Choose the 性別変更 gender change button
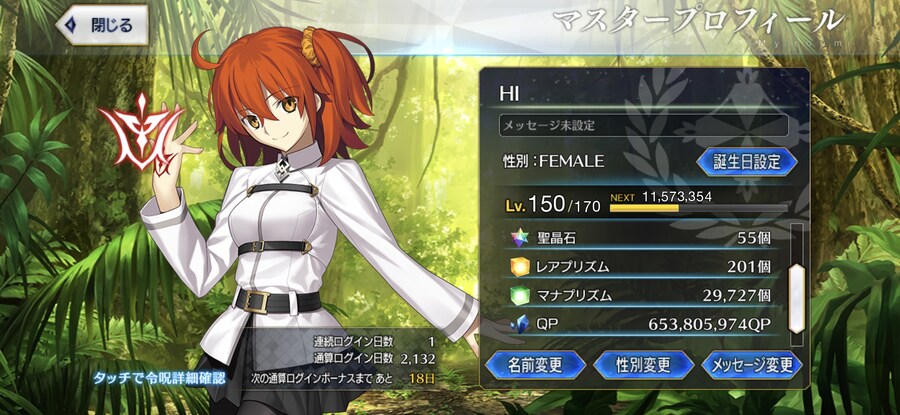Image resolution: width=900 pixels, height=415 pixels. (x=643, y=365)
